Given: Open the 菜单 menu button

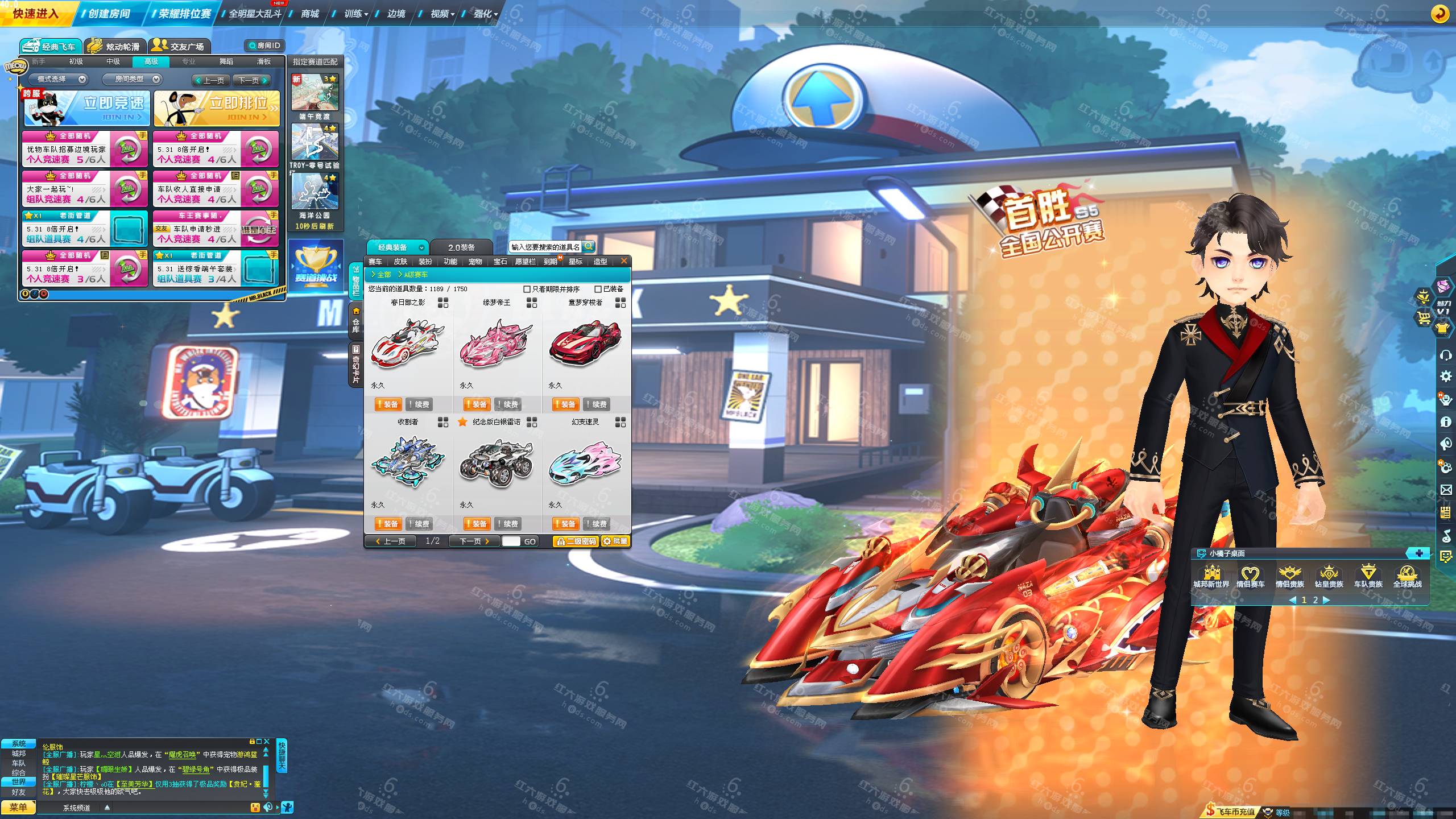Looking at the screenshot, I should click(18, 807).
